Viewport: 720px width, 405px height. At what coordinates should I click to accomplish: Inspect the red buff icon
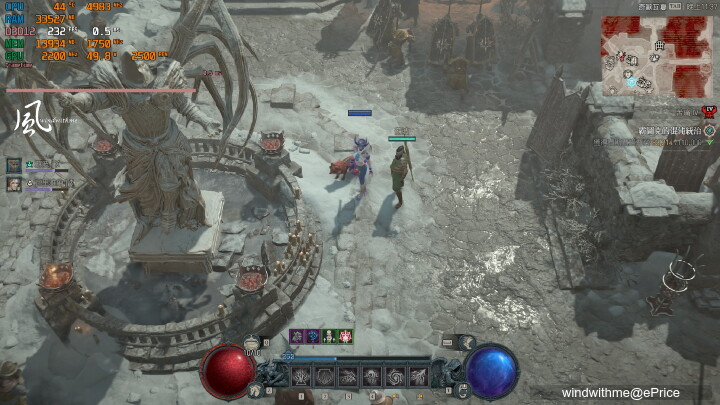pyautogui.click(x=345, y=336)
